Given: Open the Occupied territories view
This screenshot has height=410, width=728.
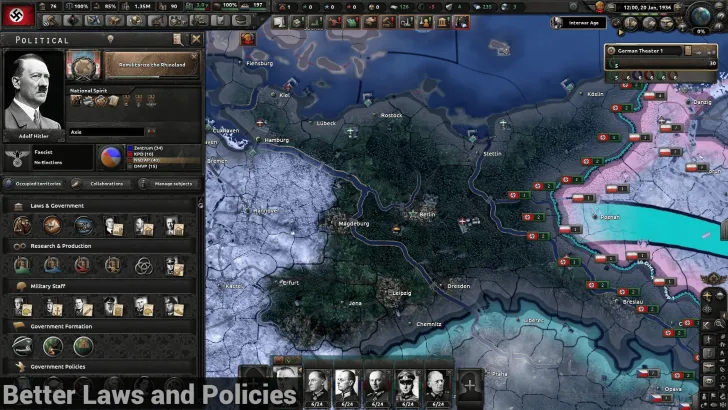Looking at the screenshot, I should click(39, 183).
